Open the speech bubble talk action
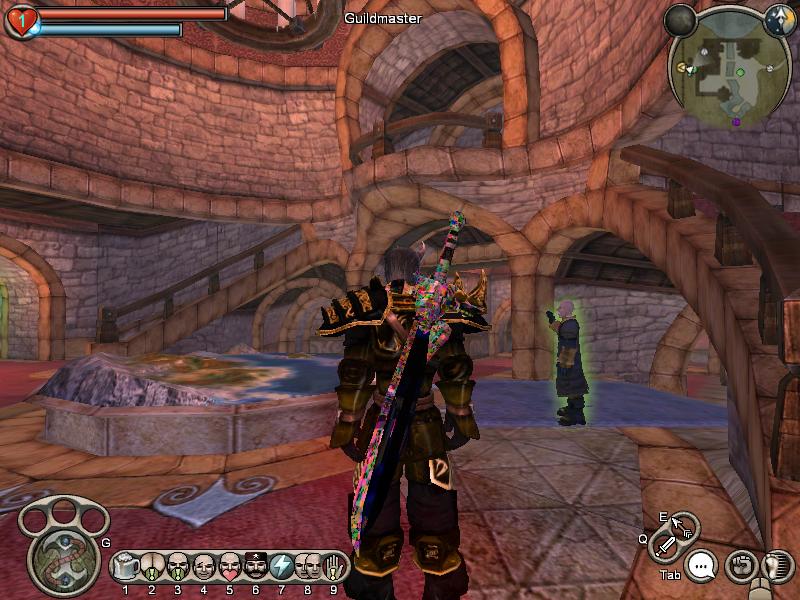The height and width of the screenshot is (600, 800). pos(703,567)
